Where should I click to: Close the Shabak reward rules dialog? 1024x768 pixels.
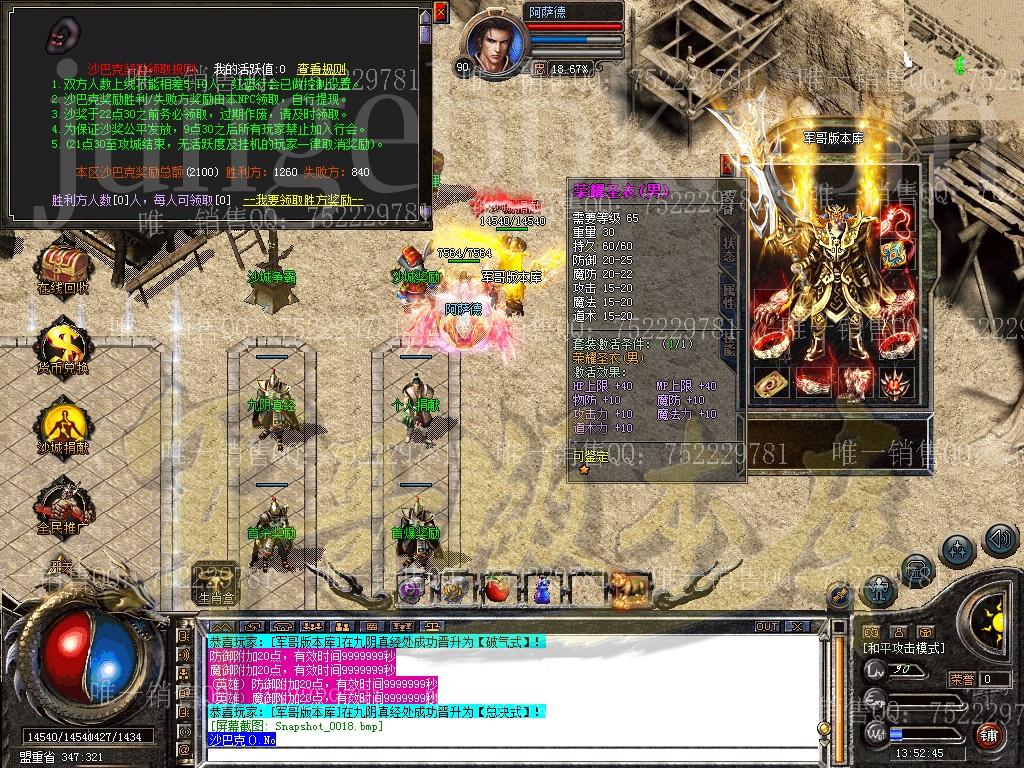441,12
